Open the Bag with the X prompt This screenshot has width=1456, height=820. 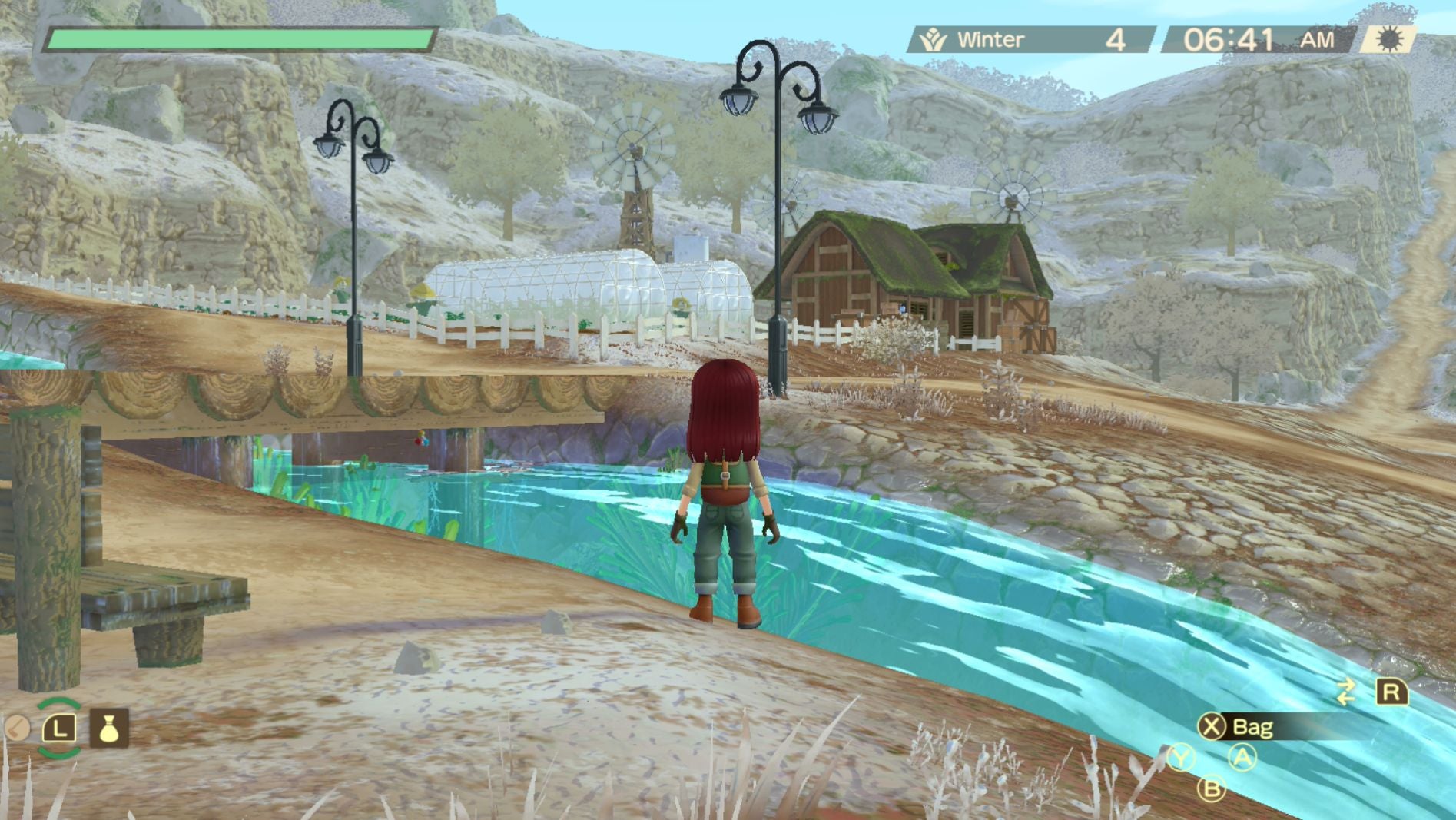1252,726
